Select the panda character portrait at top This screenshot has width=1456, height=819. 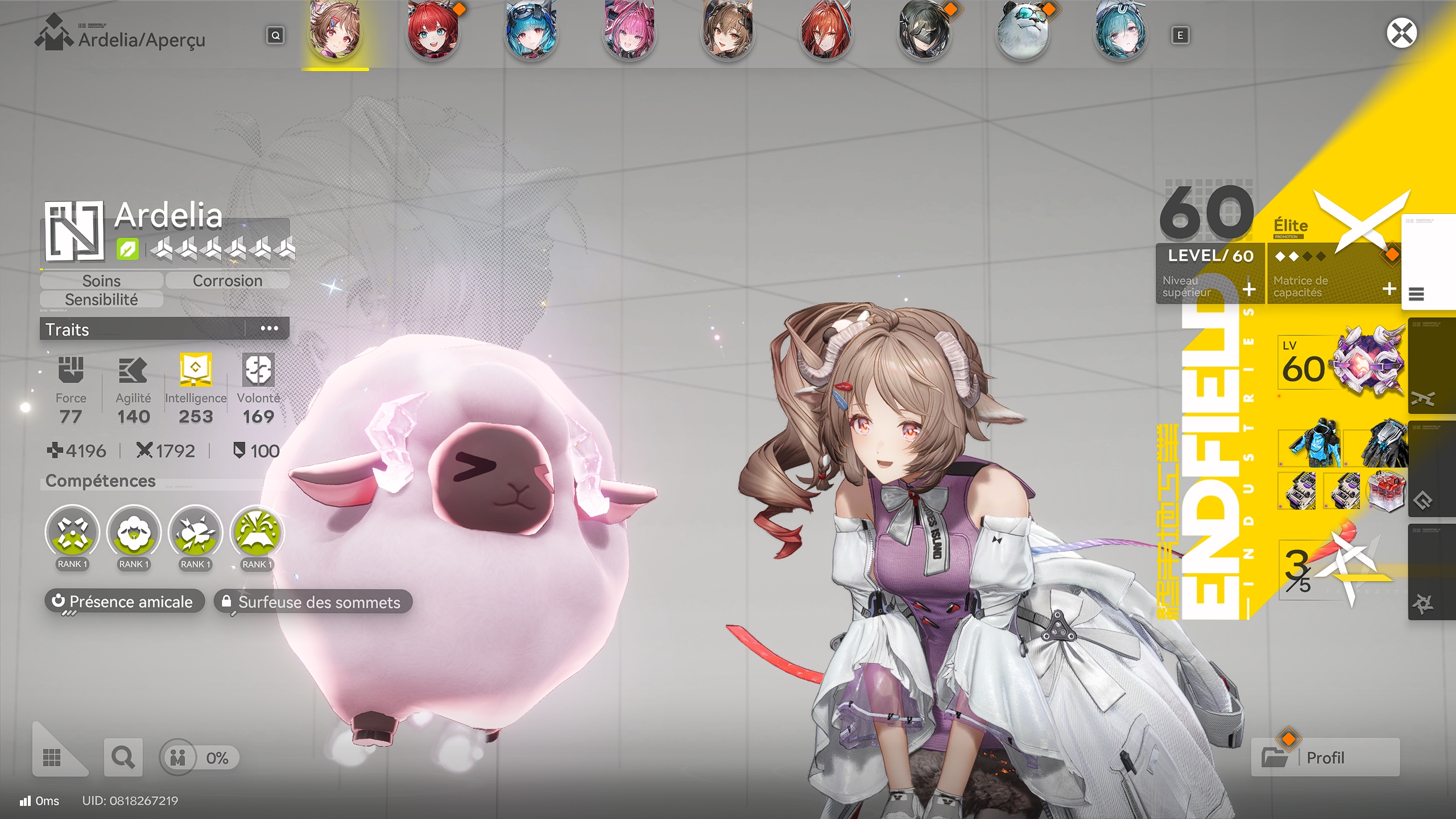tap(1024, 32)
